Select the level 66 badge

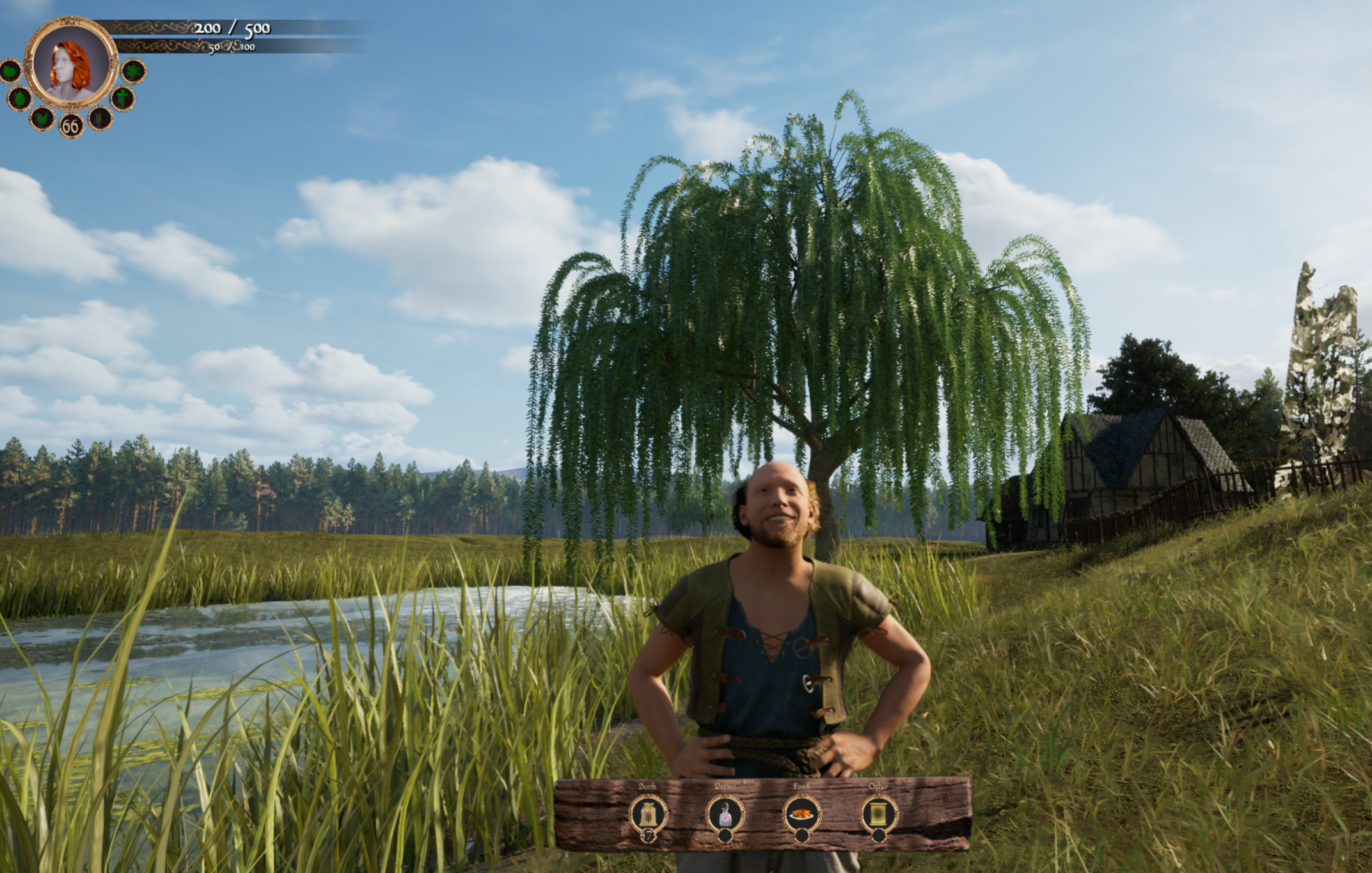click(70, 126)
